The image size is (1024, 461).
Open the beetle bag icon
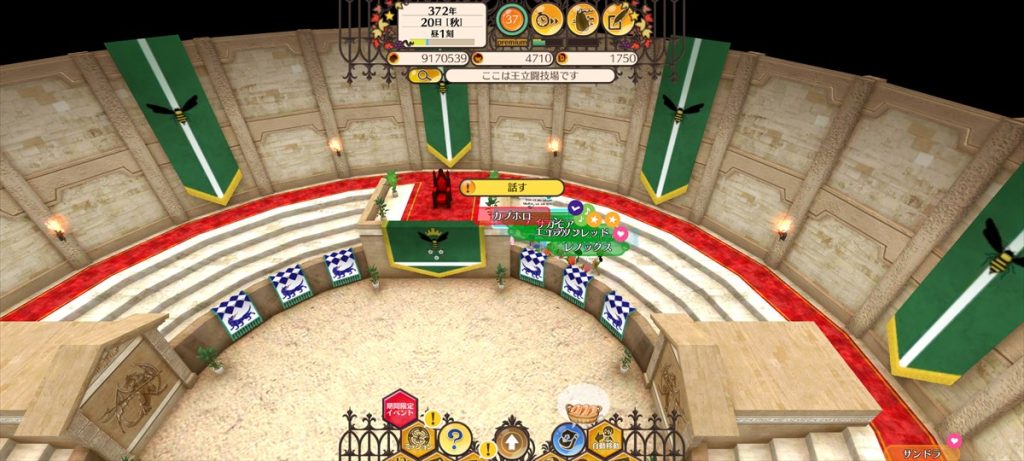point(583,17)
